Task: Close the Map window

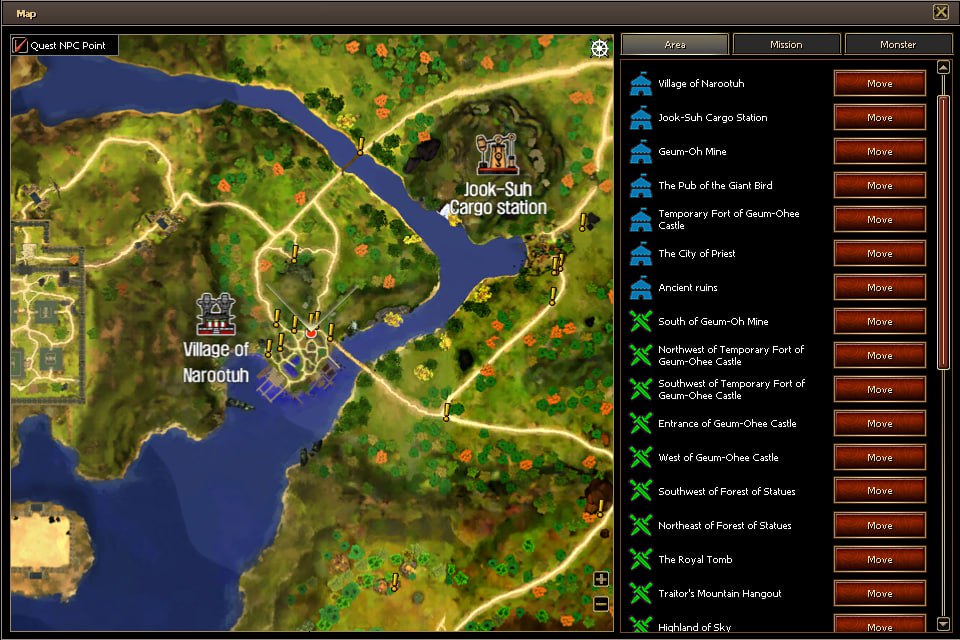Action: [940, 12]
